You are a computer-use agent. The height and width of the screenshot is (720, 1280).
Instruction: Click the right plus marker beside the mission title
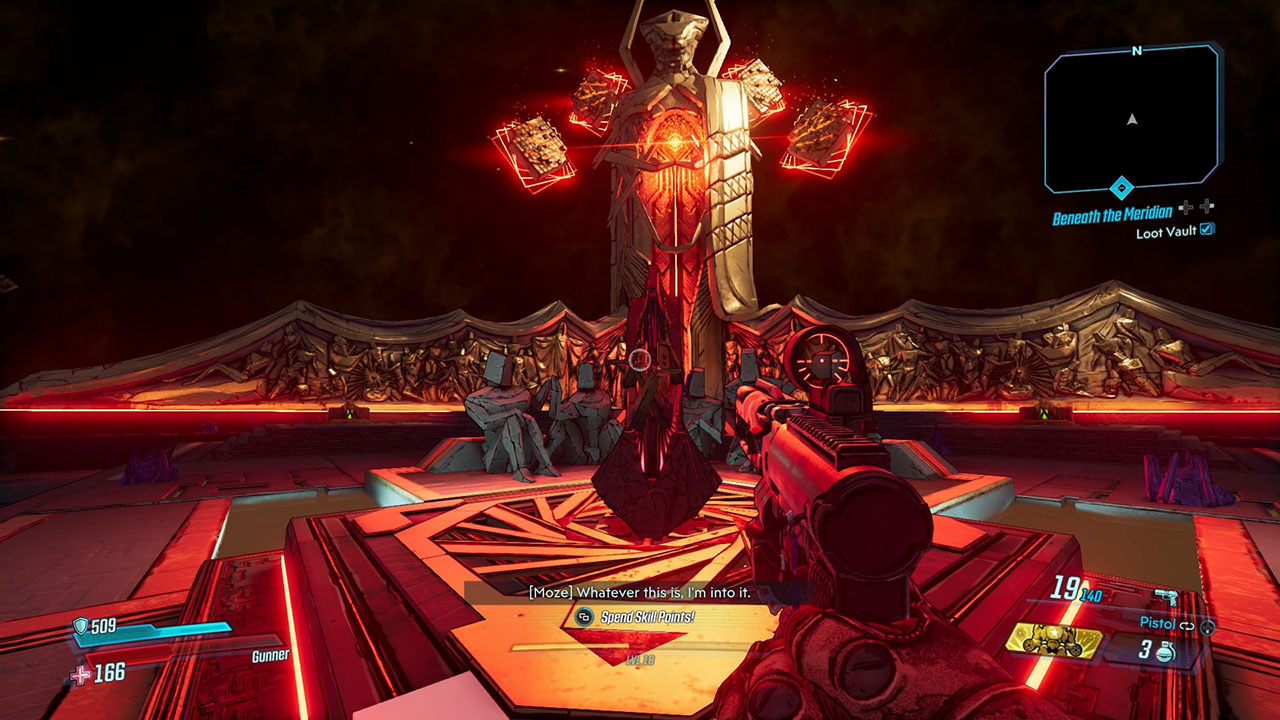click(1205, 207)
